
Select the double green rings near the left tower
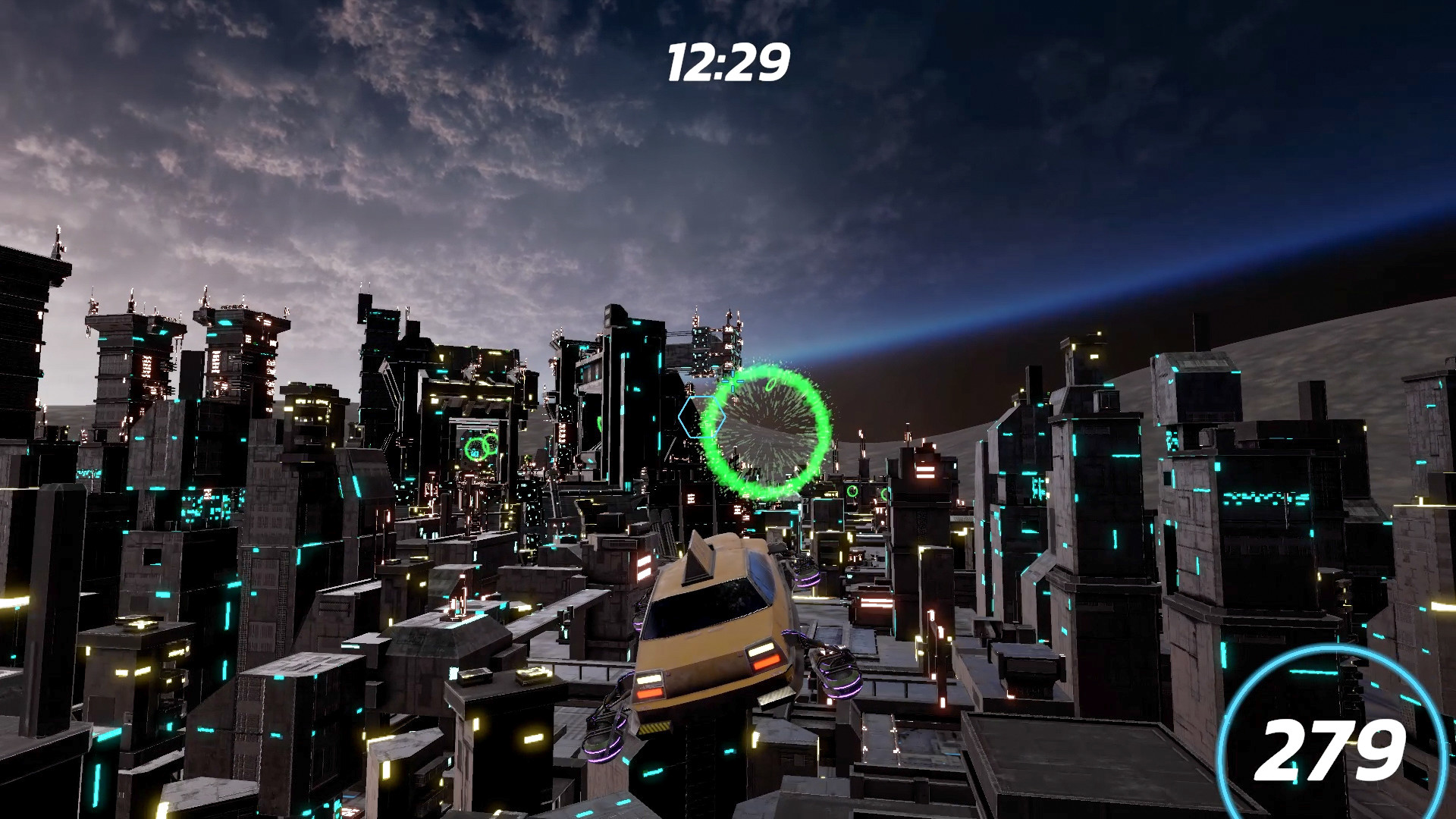click(x=479, y=446)
